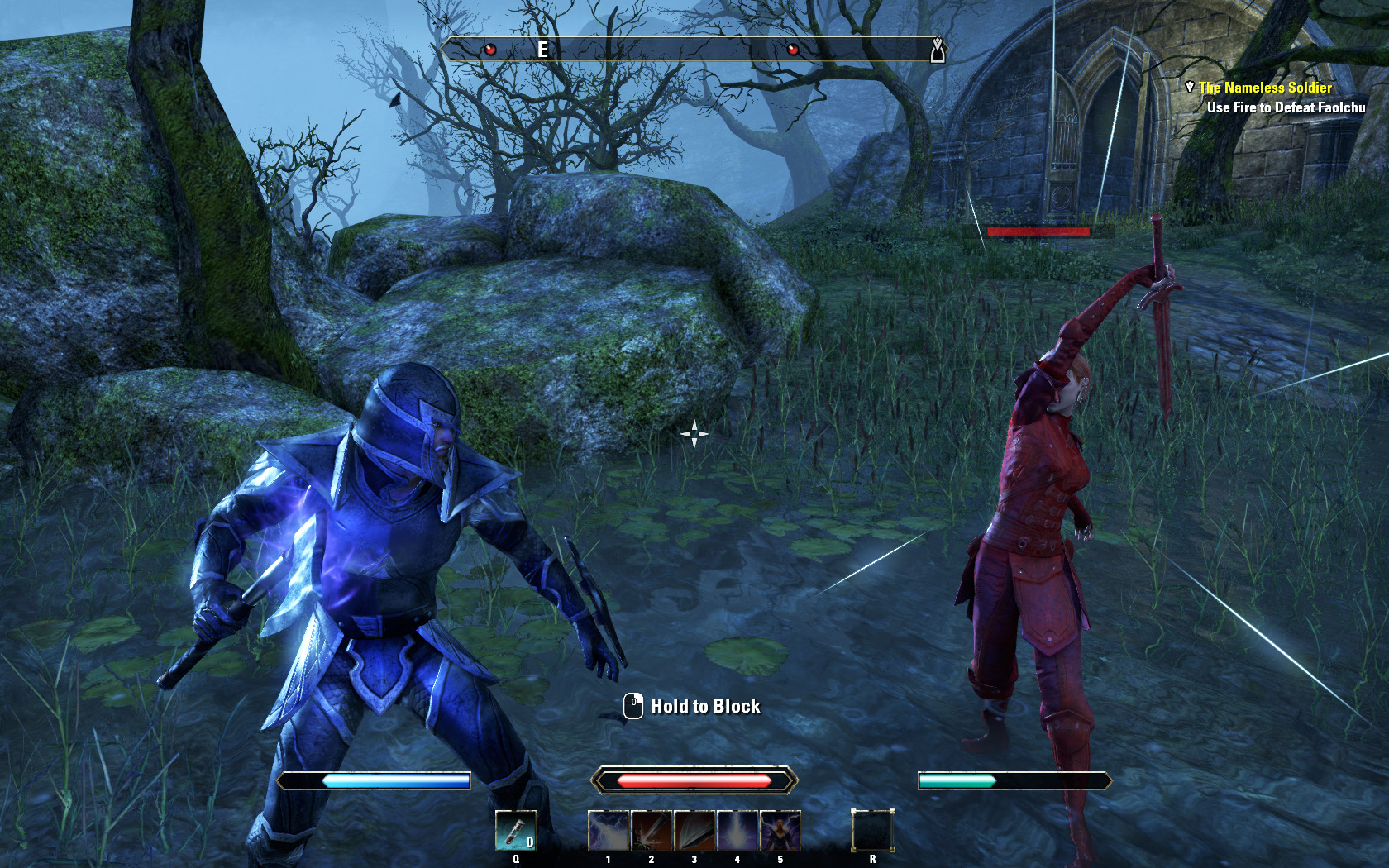The width and height of the screenshot is (1389, 868).
Task: Activate the sword stab ability in slot 2
Action: (x=652, y=831)
